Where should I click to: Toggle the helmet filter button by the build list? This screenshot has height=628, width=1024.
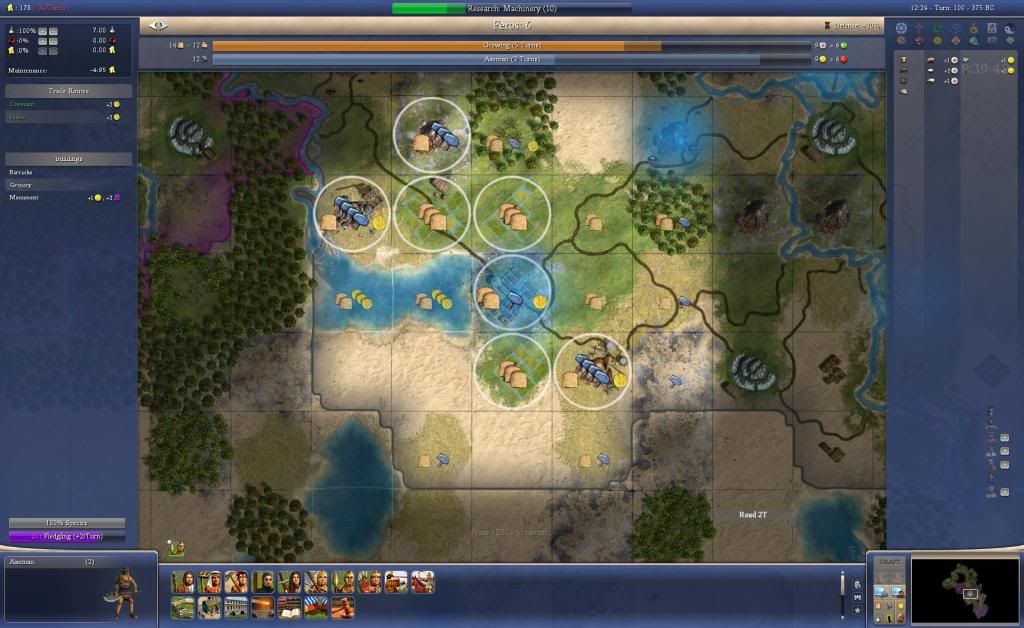coord(857,583)
